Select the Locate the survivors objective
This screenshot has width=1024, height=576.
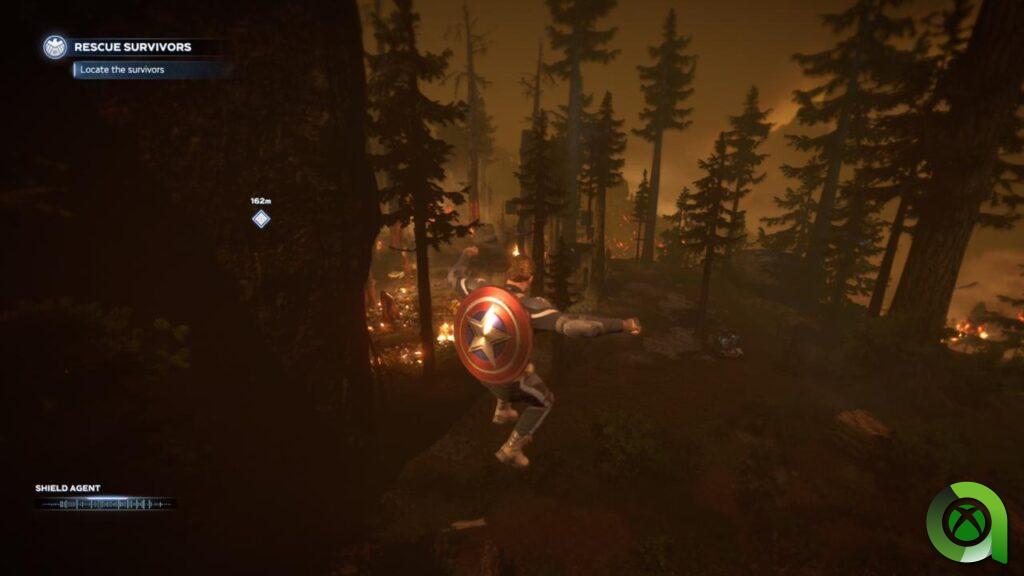click(122, 69)
